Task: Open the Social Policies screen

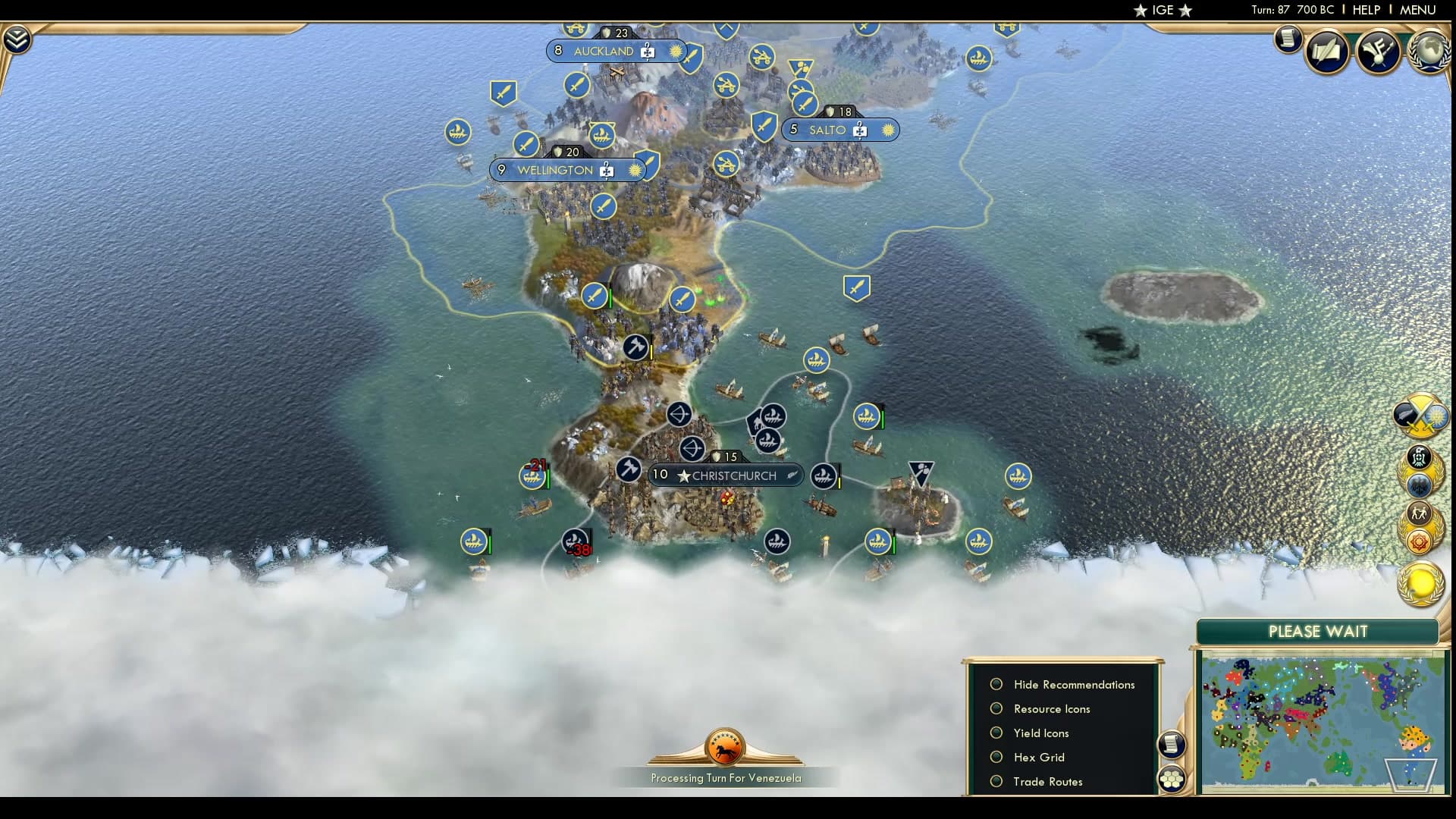Action: tap(1327, 52)
